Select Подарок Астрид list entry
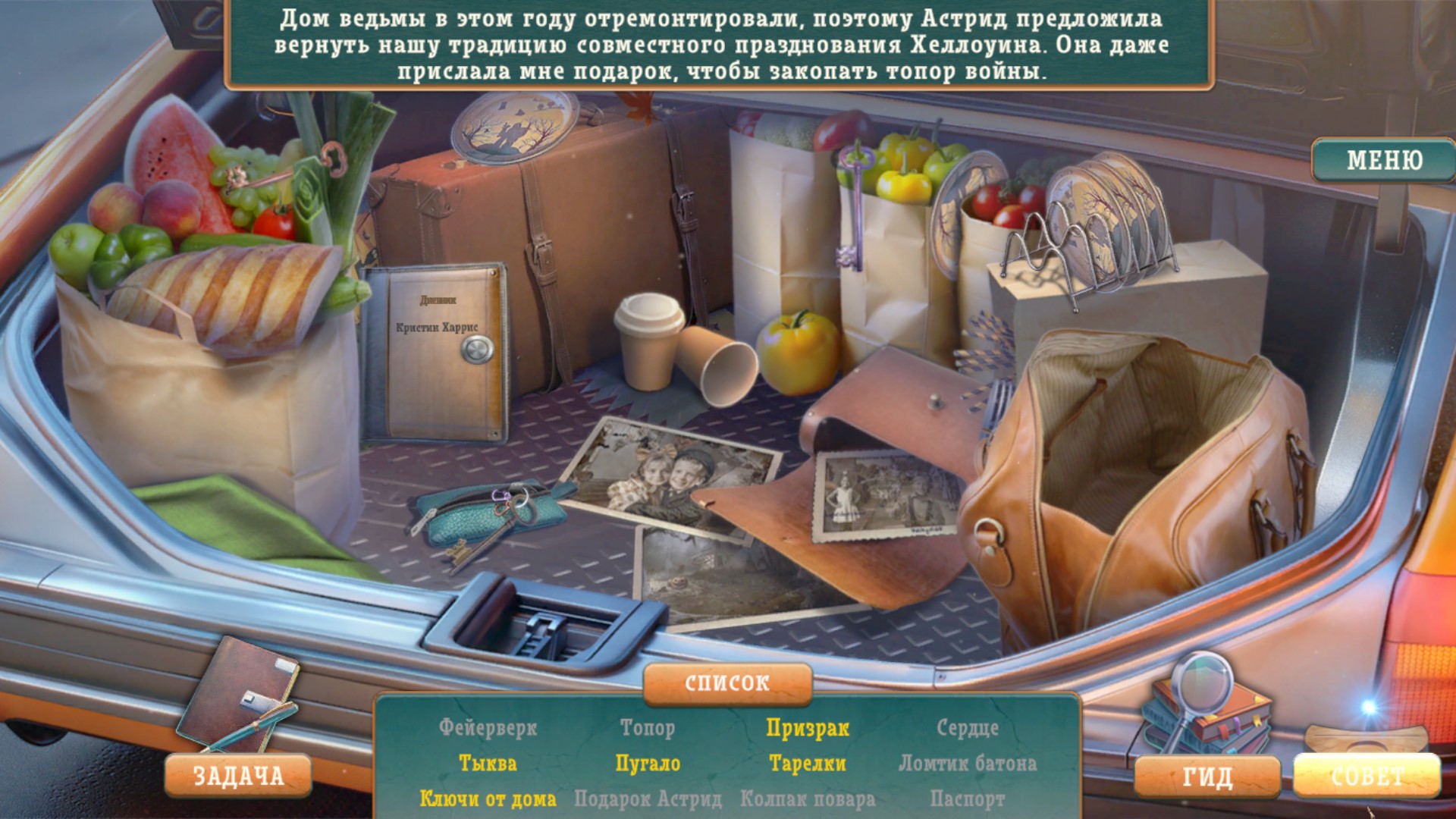 648,799
